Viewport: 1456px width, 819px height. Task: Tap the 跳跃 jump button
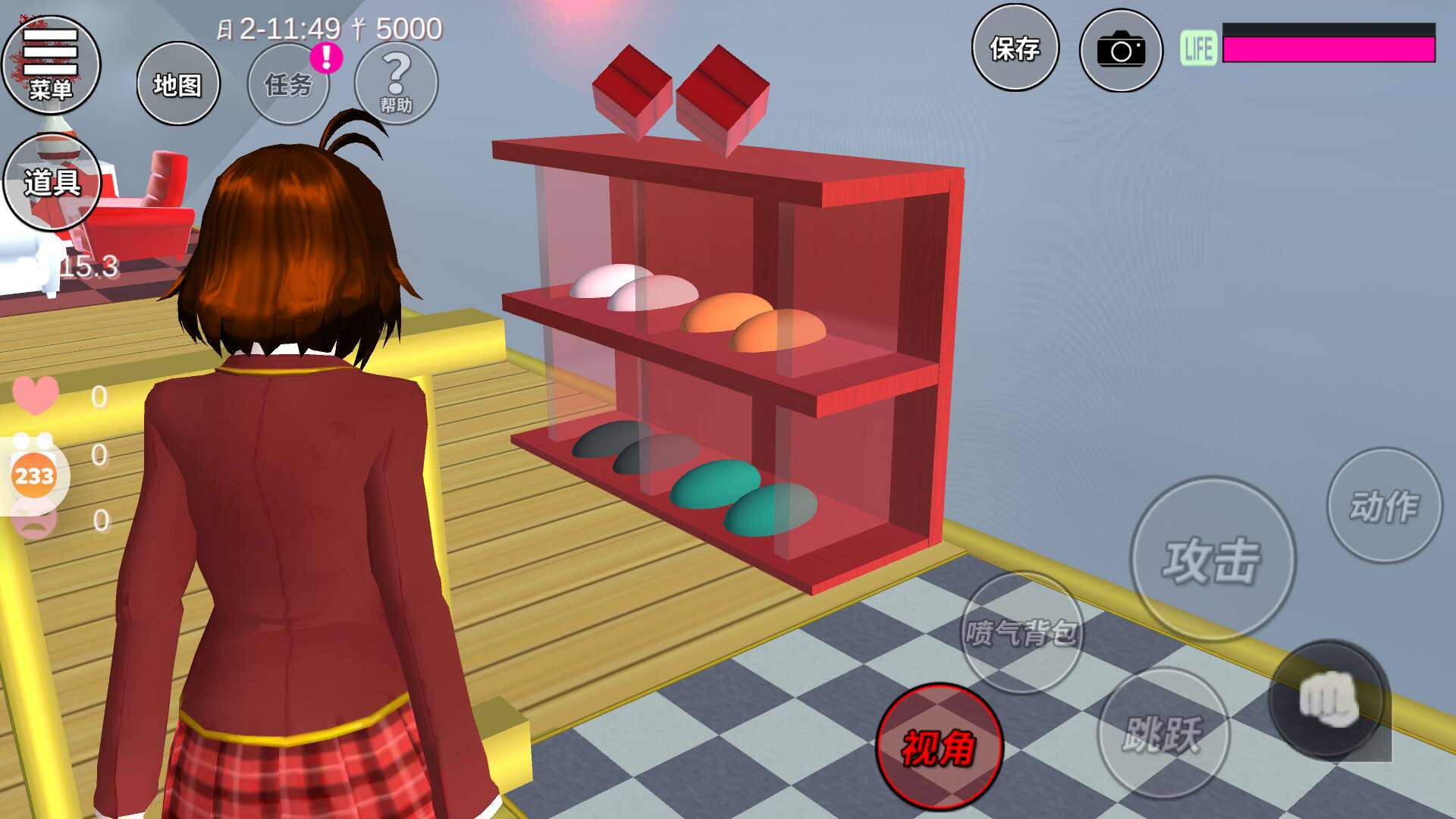(x=1163, y=733)
